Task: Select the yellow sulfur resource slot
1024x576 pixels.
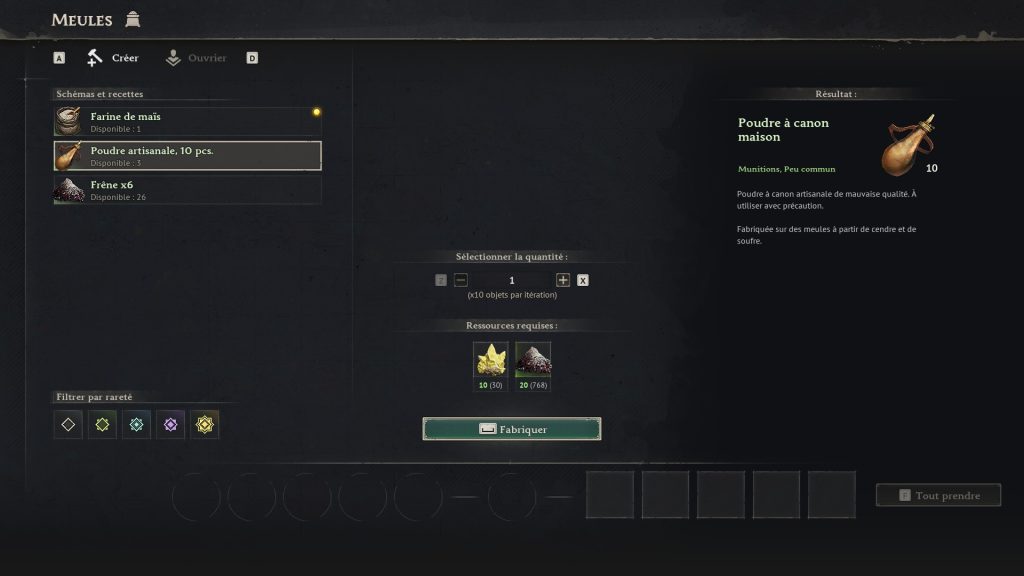Action: 490,361
